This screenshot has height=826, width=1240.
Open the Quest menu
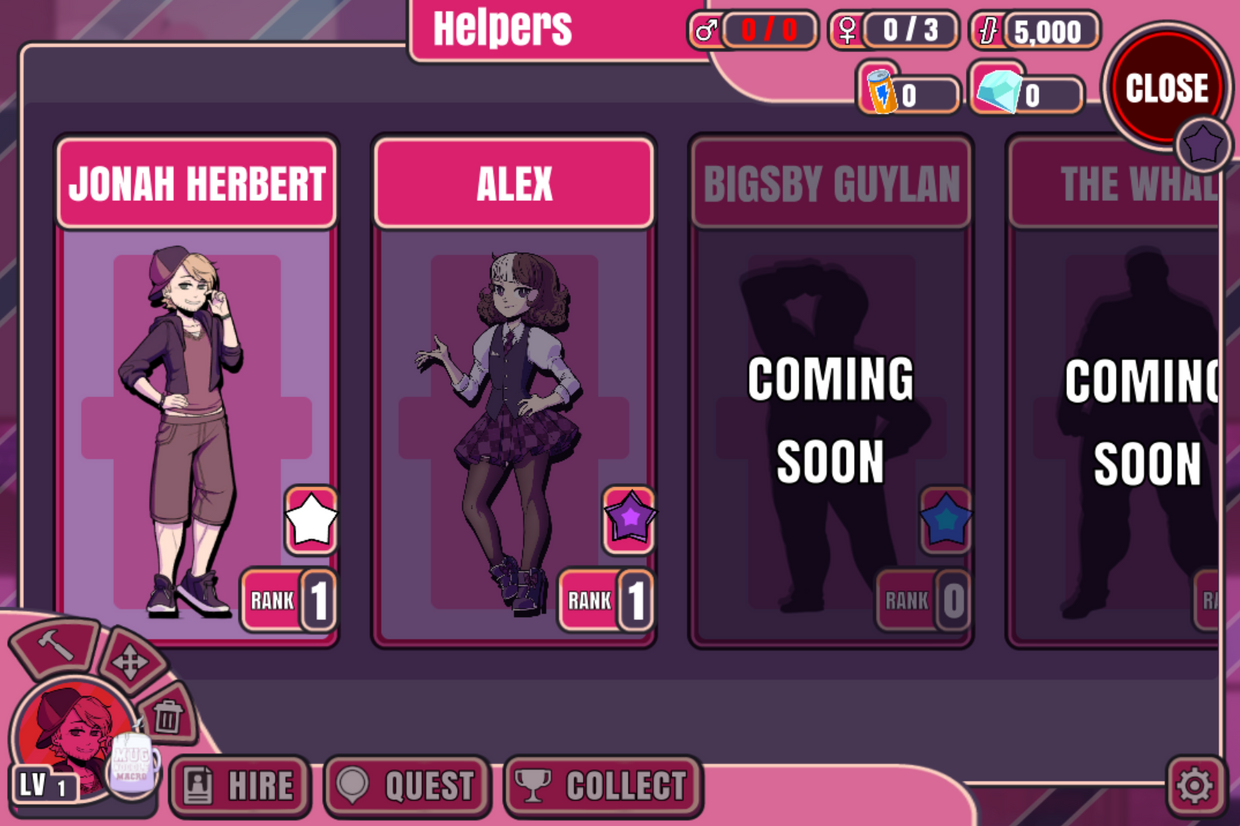pyautogui.click(x=407, y=786)
